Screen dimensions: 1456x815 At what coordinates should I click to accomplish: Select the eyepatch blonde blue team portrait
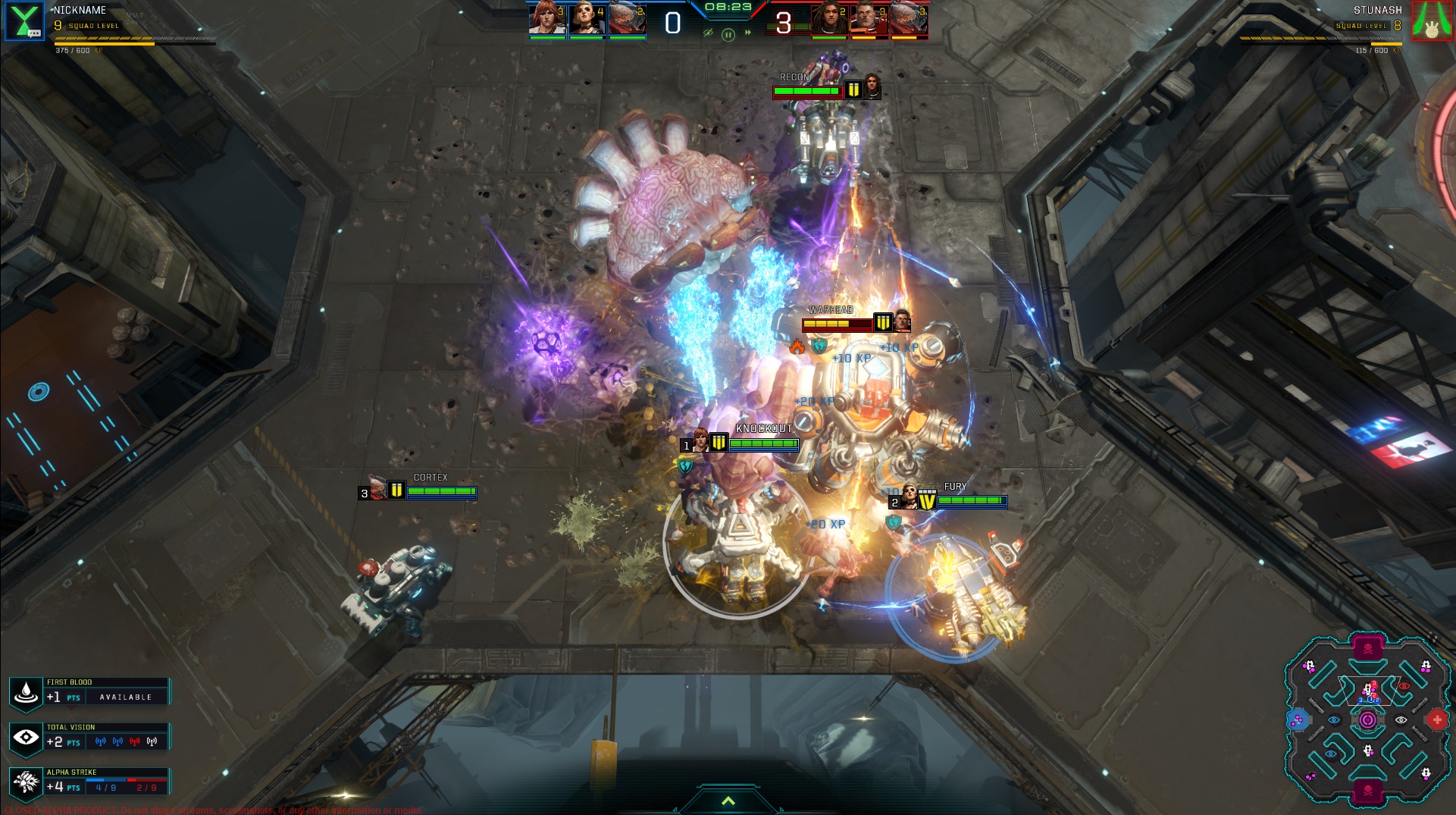tap(587, 18)
